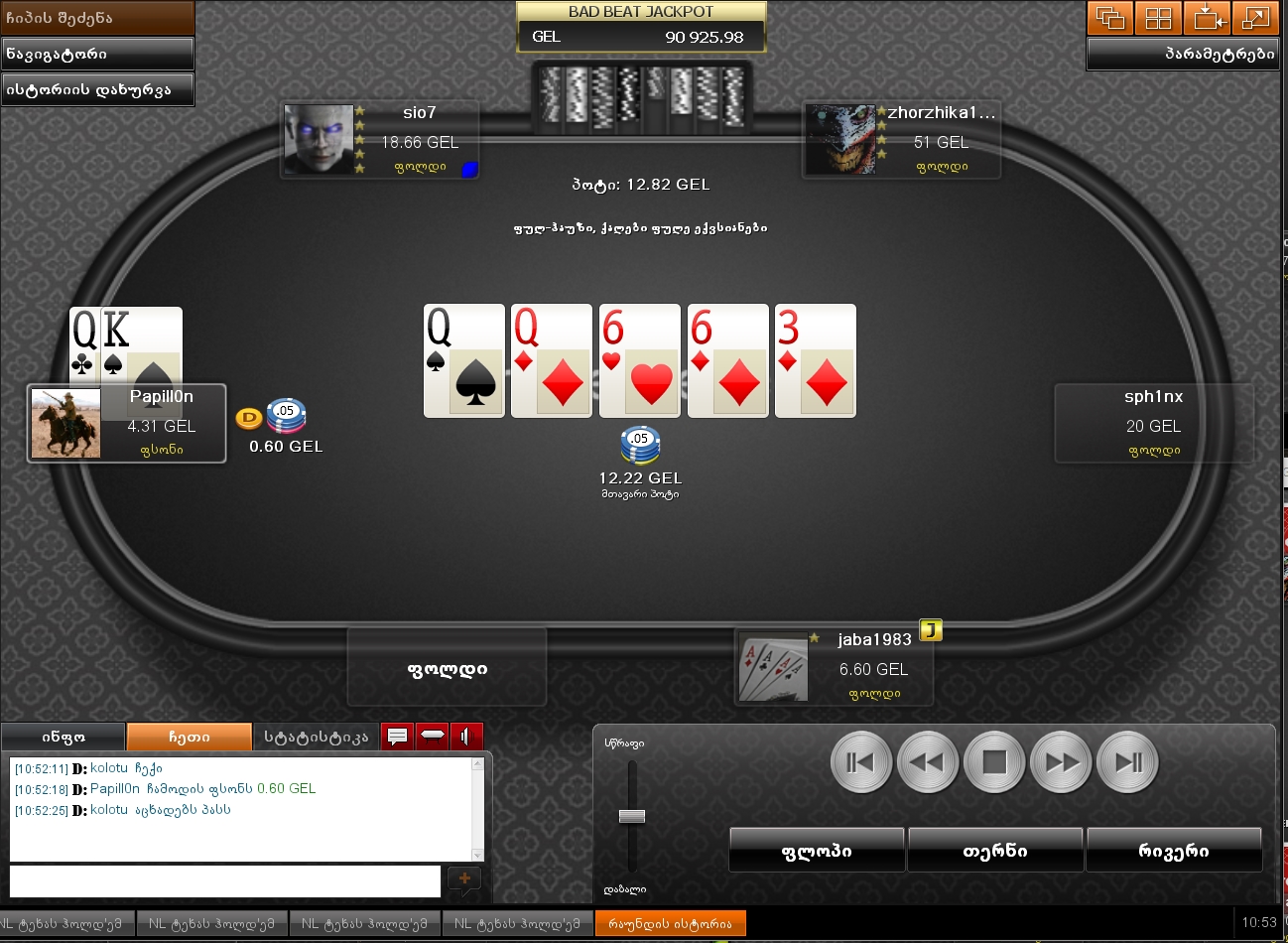
Task: Click inside the chat message input field
Action: 223,881
